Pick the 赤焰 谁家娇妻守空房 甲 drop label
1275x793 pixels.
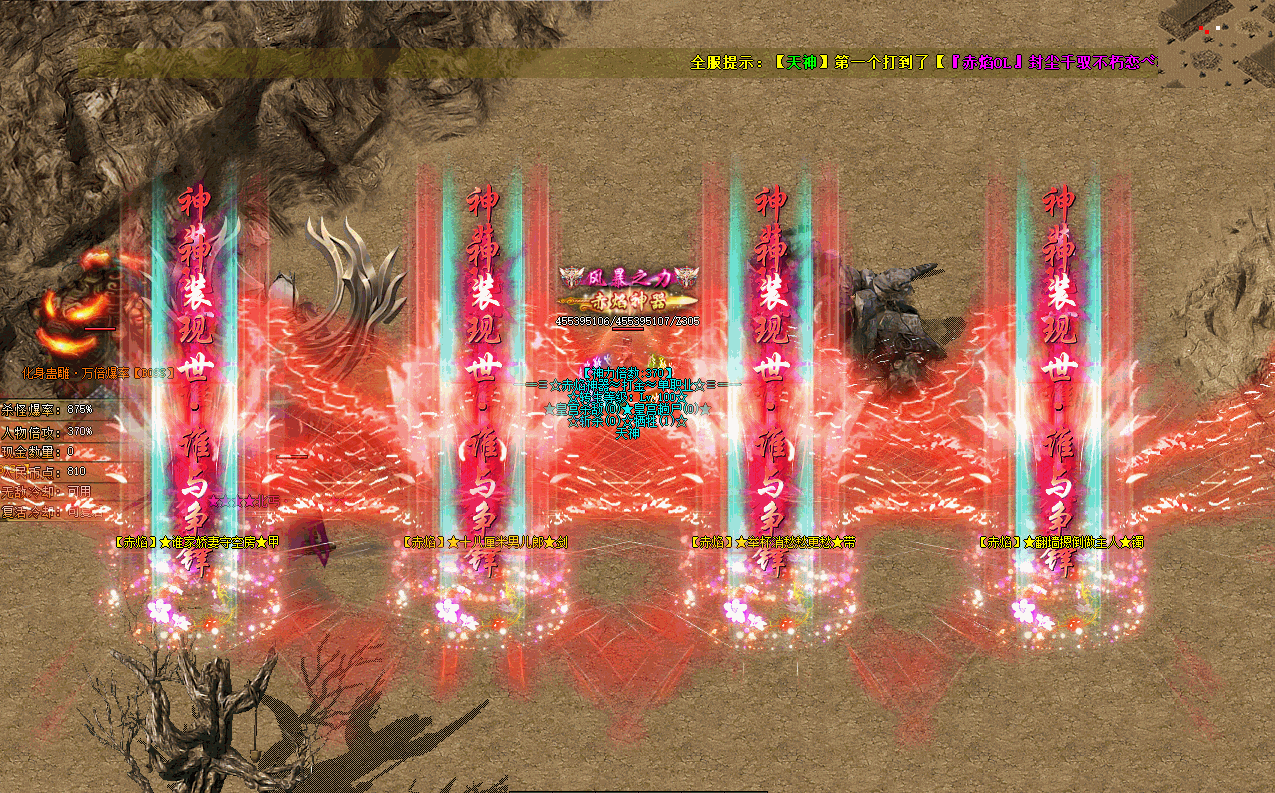(197, 542)
